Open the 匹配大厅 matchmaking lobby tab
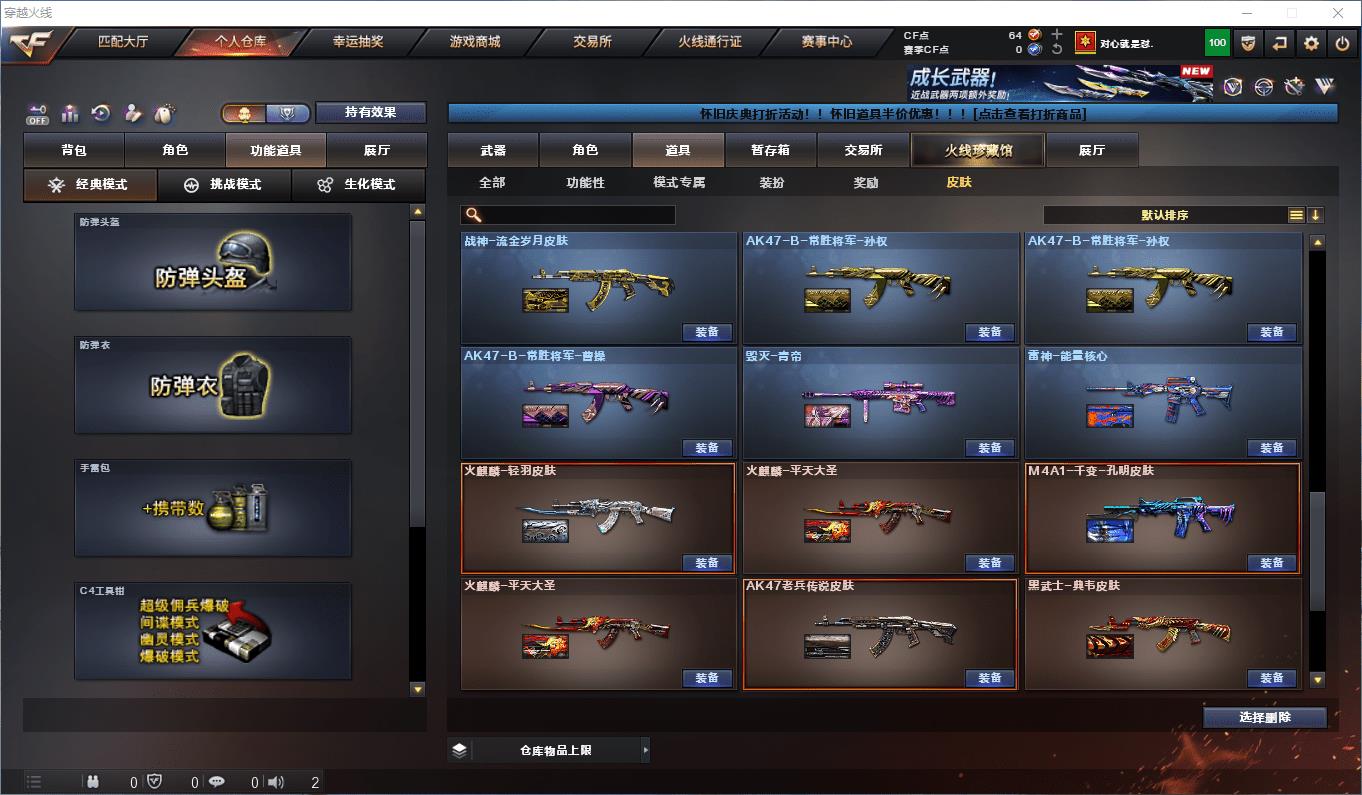 123,42
